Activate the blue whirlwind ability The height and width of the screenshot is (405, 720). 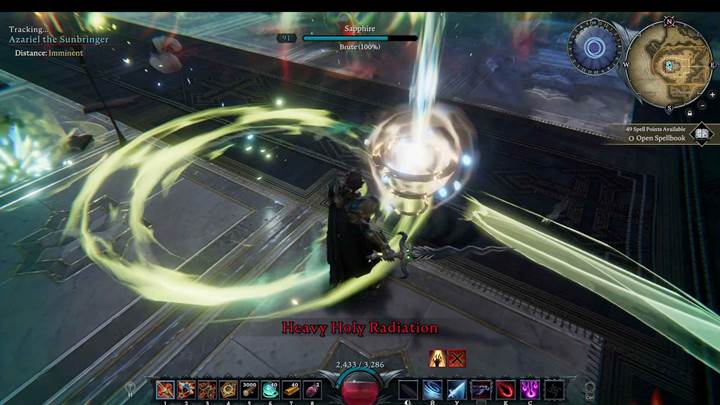coord(432,390)
